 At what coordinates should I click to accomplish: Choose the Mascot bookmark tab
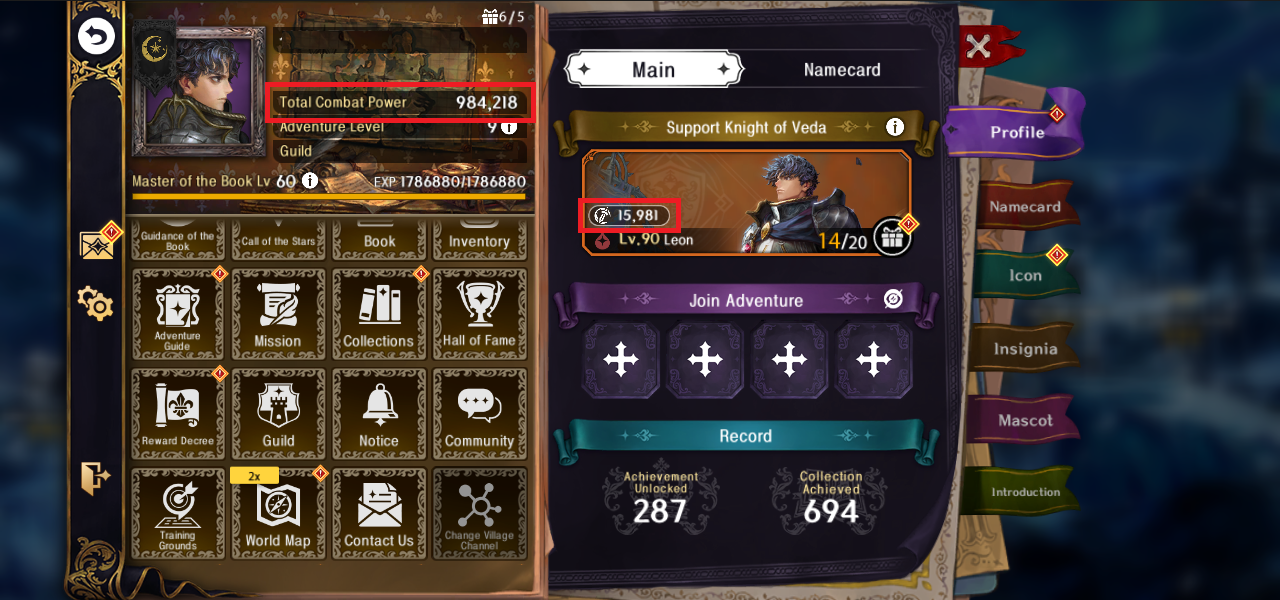click(1025, 421)
